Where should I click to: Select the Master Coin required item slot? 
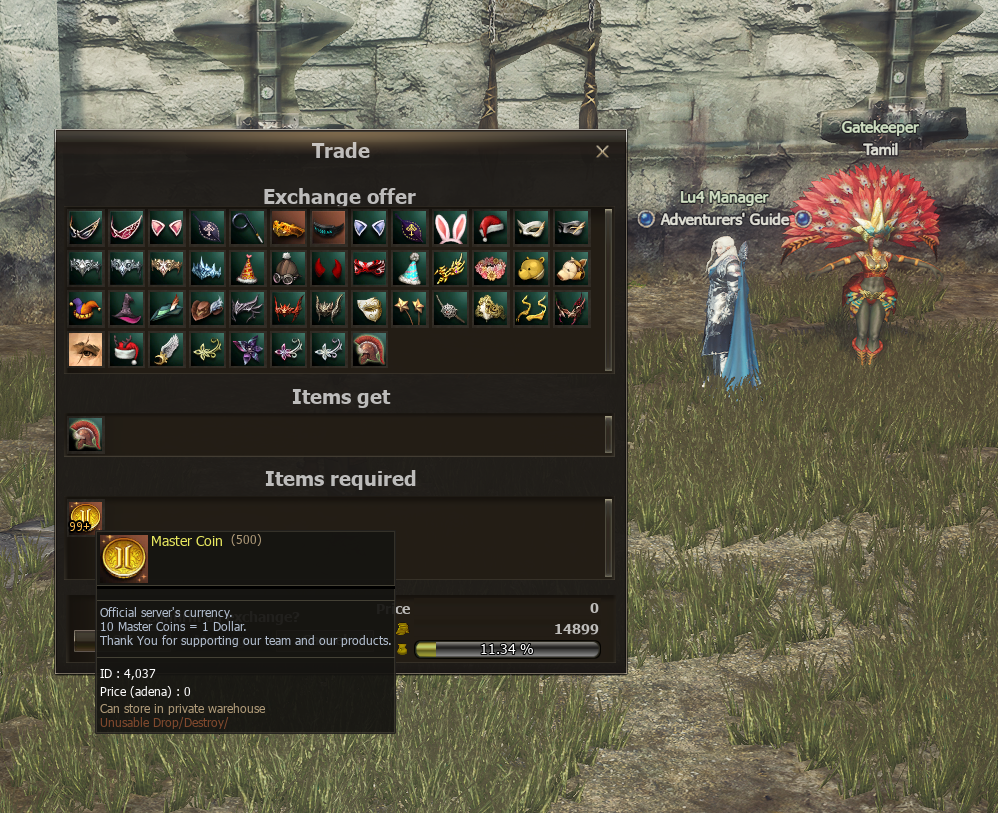click(x=85, y=517)
